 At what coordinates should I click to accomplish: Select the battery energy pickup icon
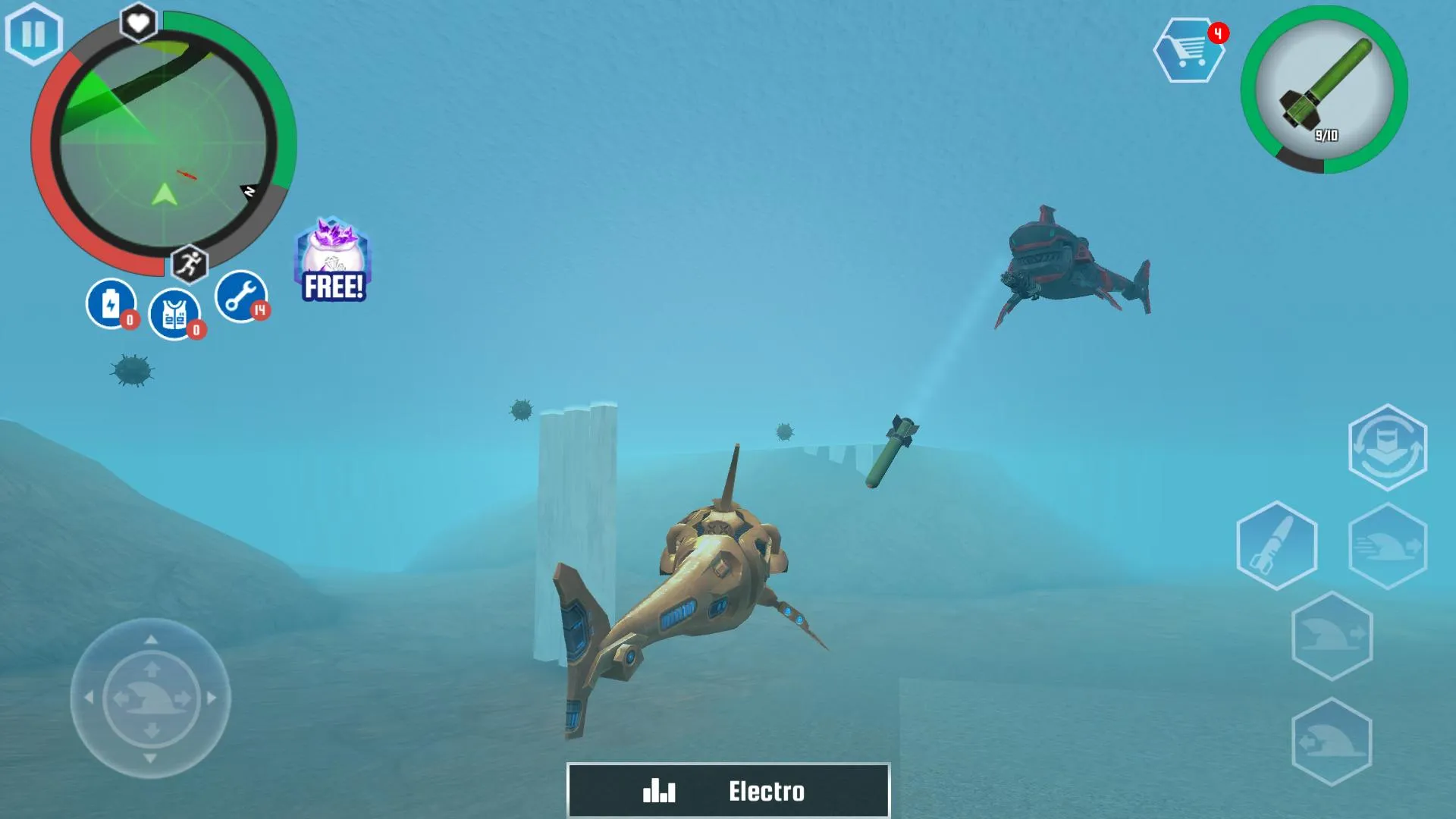coord(111,305)
